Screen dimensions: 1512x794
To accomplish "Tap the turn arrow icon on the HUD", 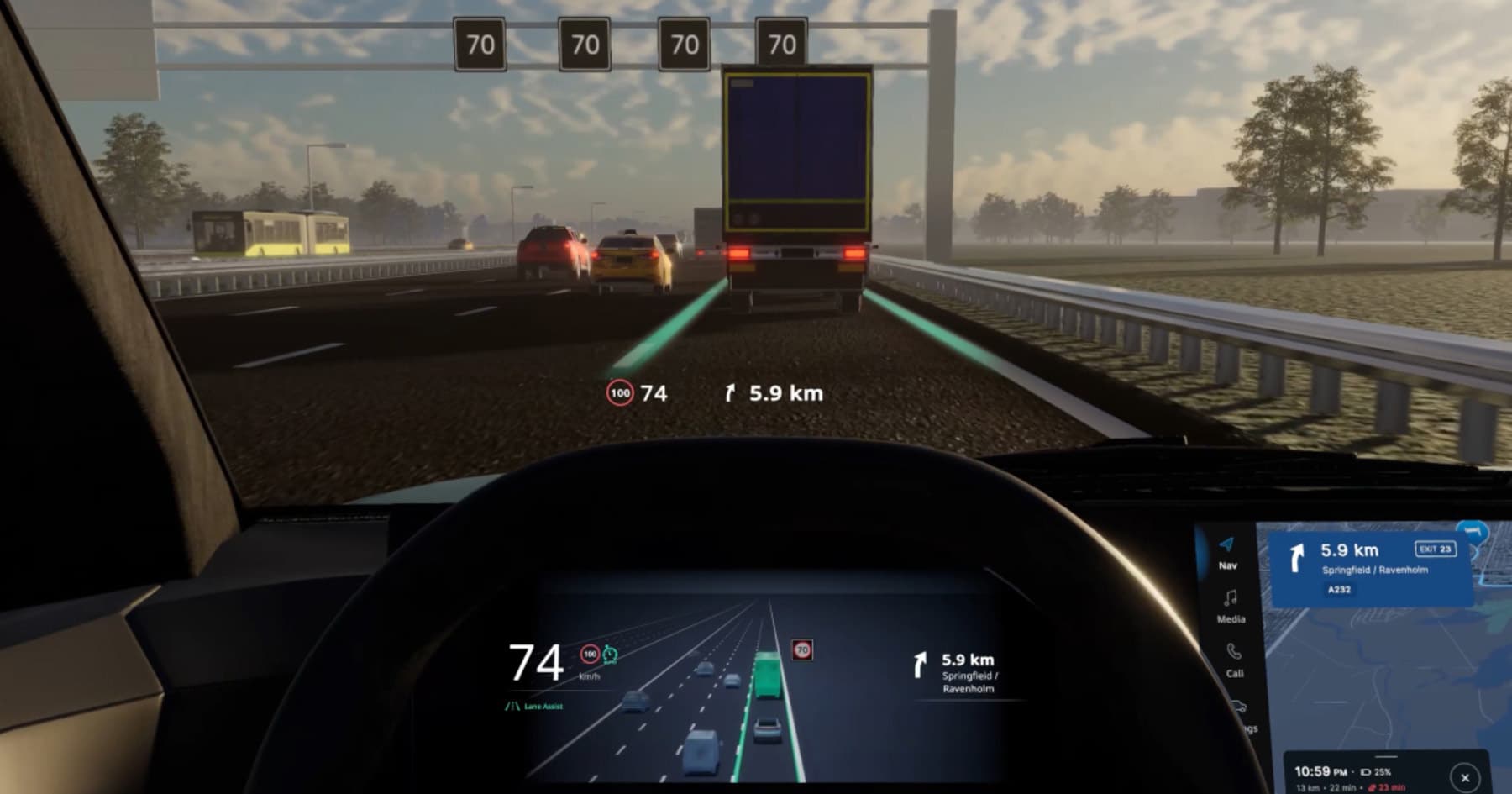I will pos(732,391).
